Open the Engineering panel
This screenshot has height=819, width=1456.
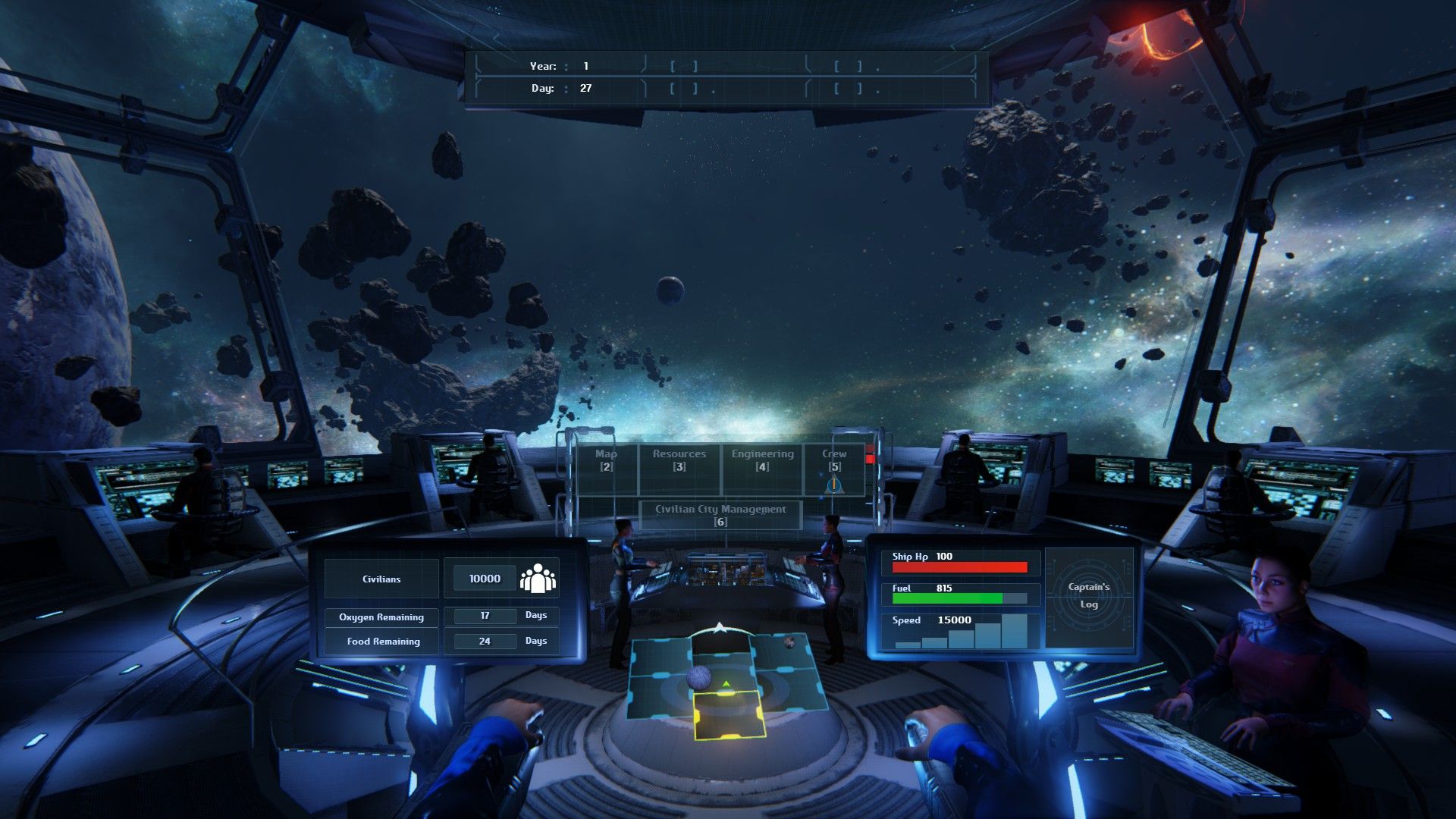(x=761, y=460)
